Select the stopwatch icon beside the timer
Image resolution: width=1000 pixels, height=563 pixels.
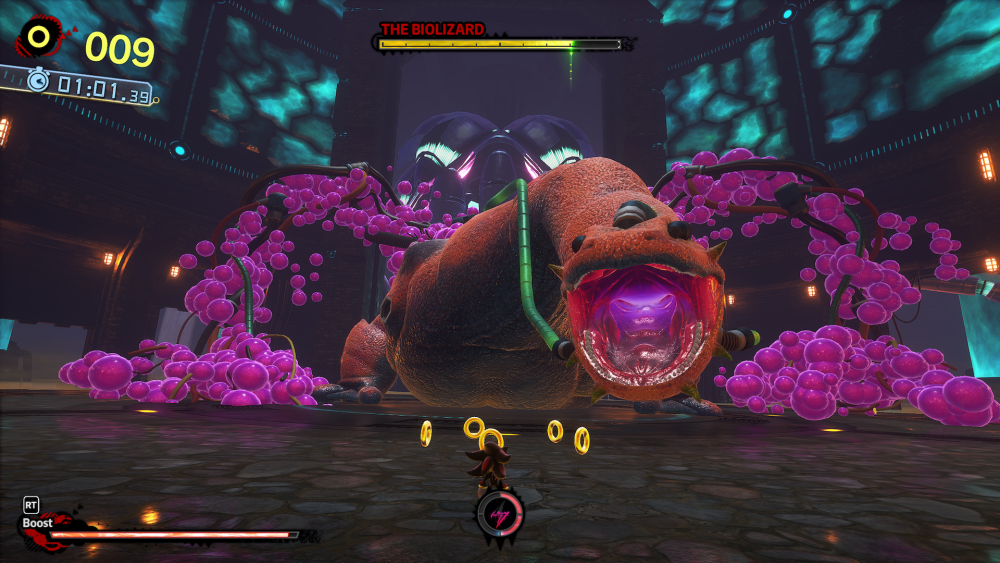(x=38, y=81)
